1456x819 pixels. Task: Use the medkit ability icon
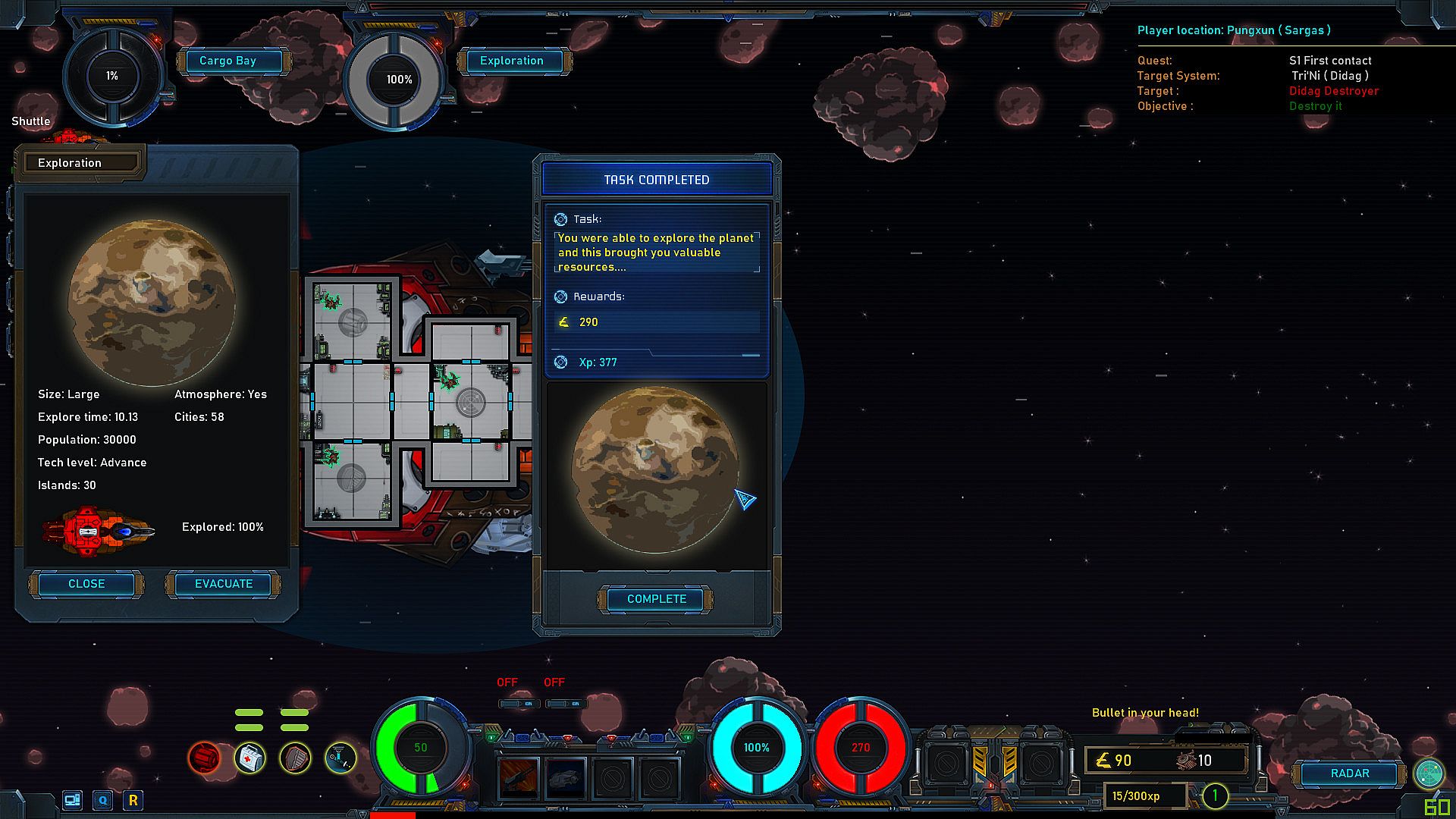click(249, 757)
